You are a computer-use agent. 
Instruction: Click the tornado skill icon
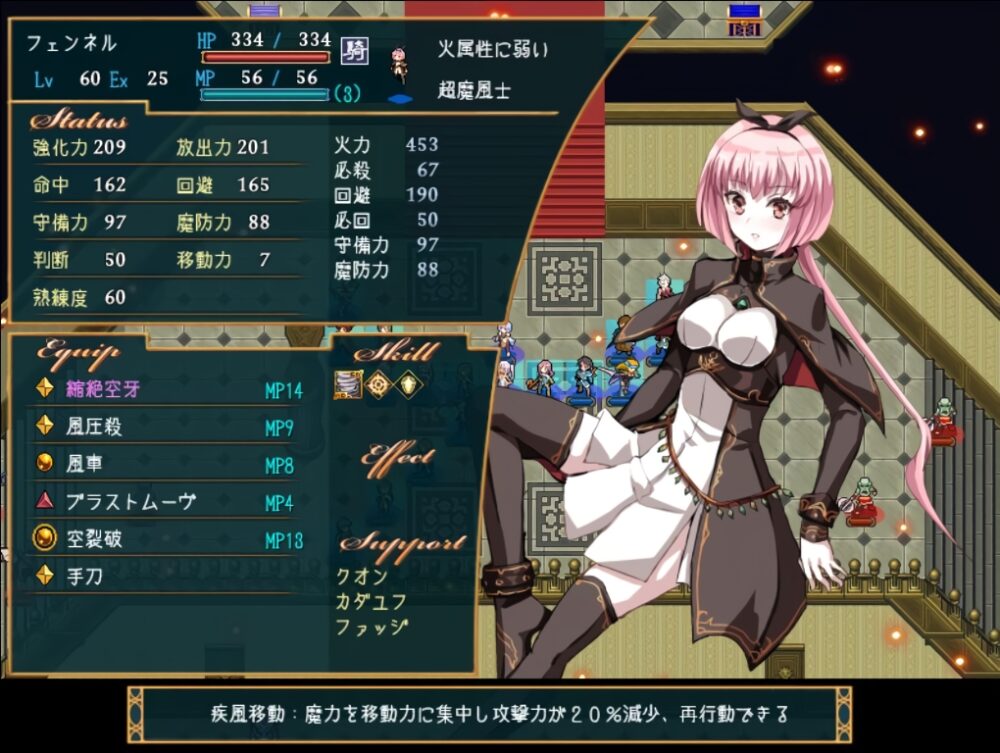coord(346,385)
